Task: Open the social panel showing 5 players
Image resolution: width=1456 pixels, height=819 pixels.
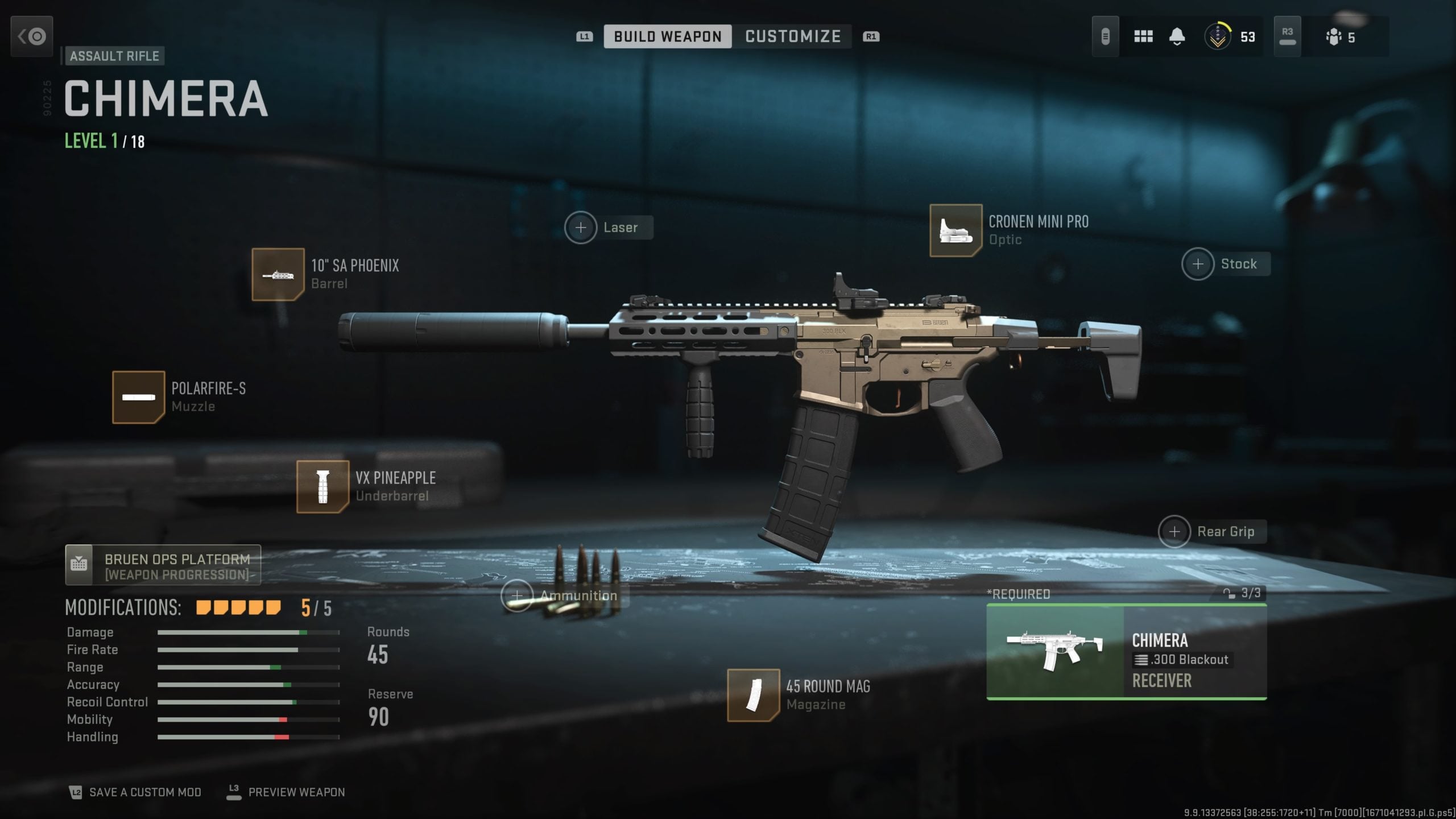Action: (1338, 36)
